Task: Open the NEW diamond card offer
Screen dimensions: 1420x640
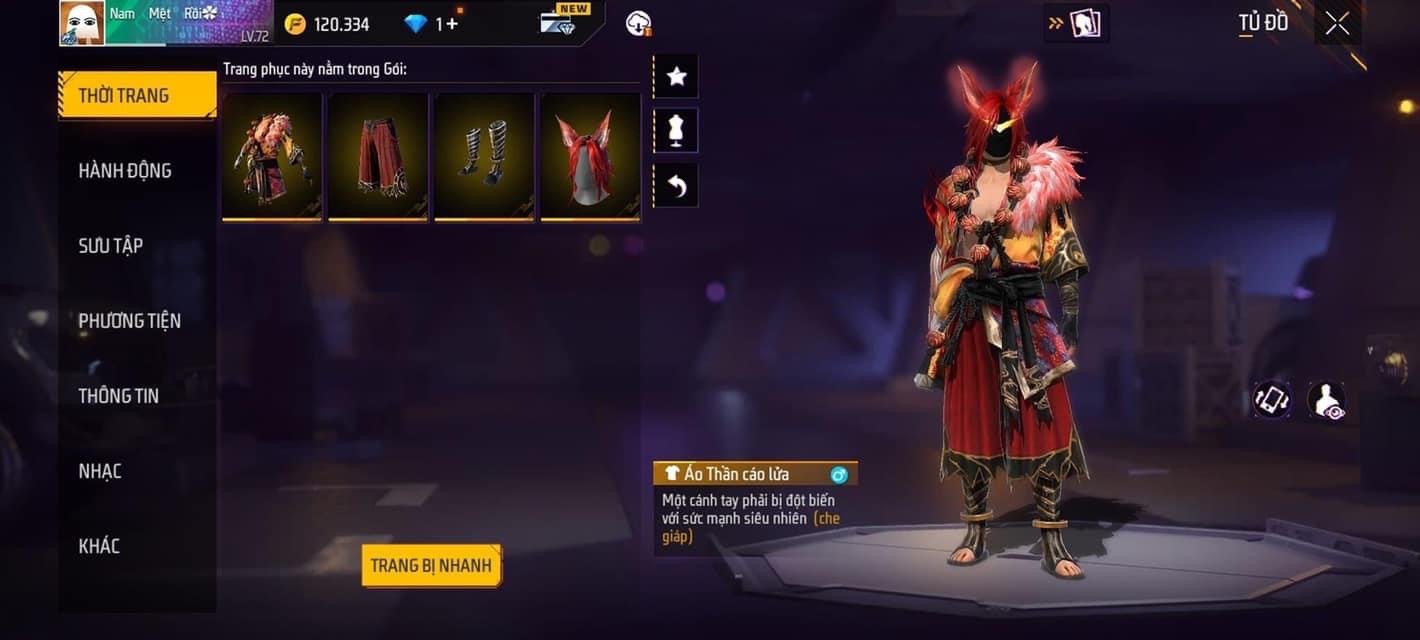Action: click(x=560, y=21)
